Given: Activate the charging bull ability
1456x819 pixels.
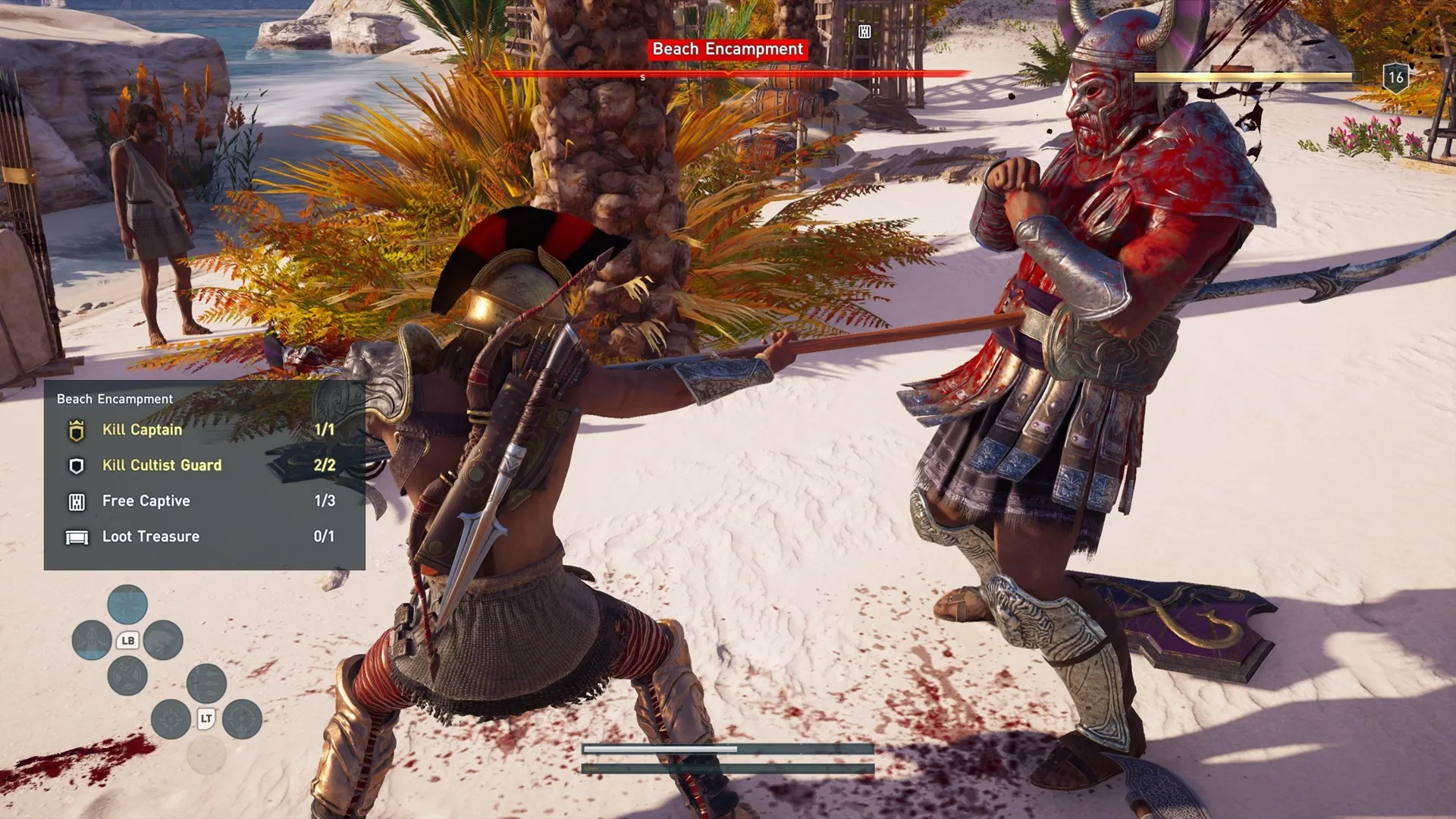Looking at the screenshot, I should pos(163,640).
